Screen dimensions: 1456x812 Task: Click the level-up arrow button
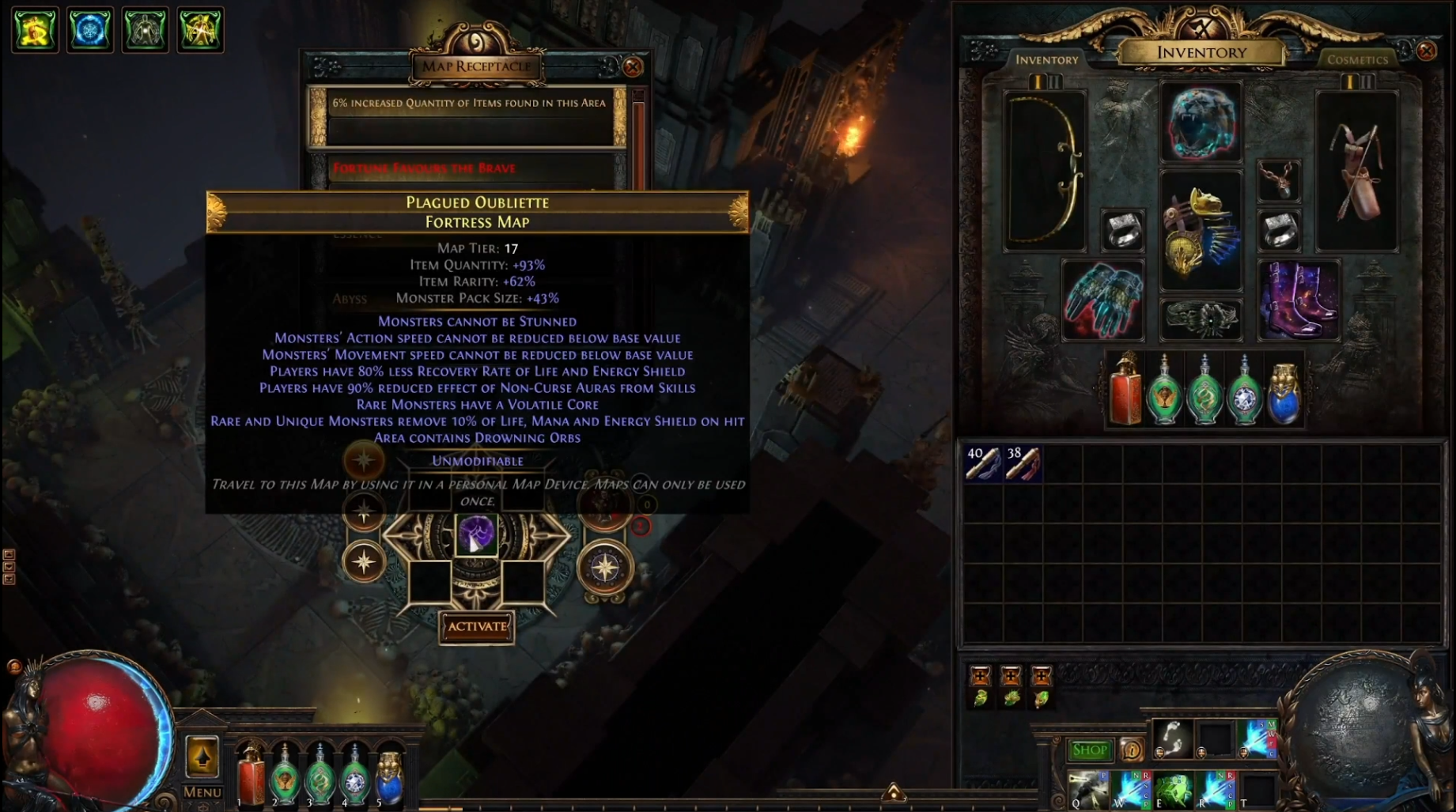coord(202,756)
